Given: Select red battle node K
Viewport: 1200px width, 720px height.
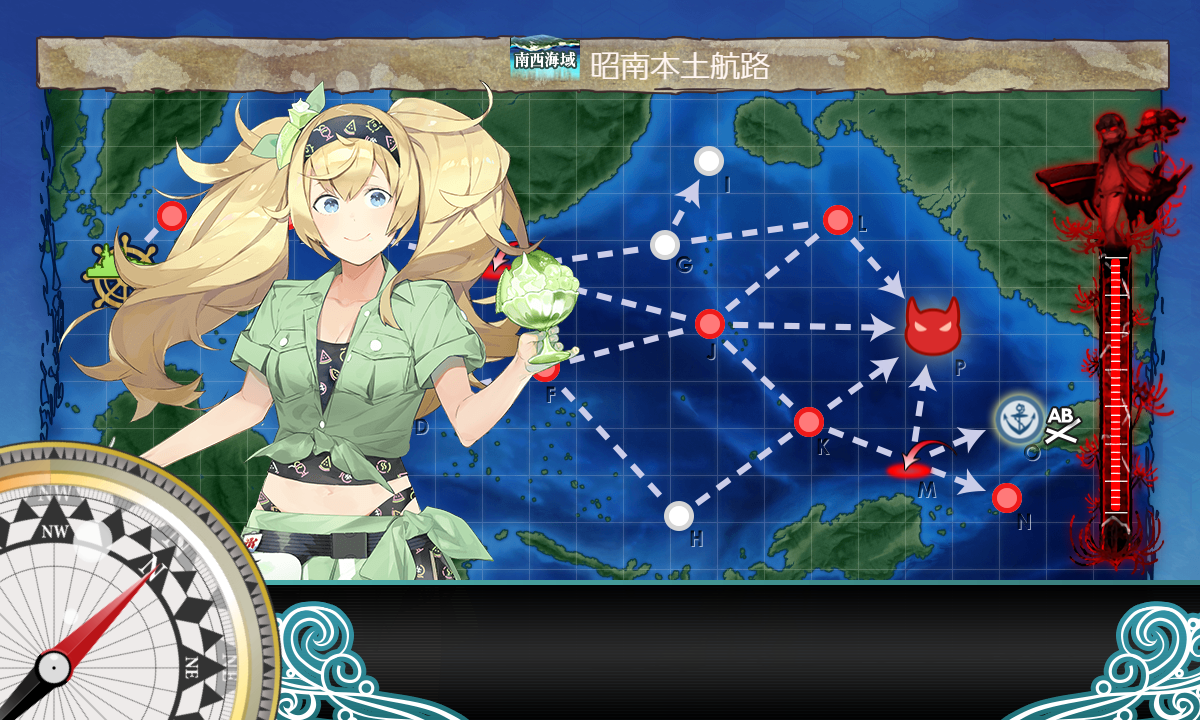Looking at the screenshot, I should (808, 422).
